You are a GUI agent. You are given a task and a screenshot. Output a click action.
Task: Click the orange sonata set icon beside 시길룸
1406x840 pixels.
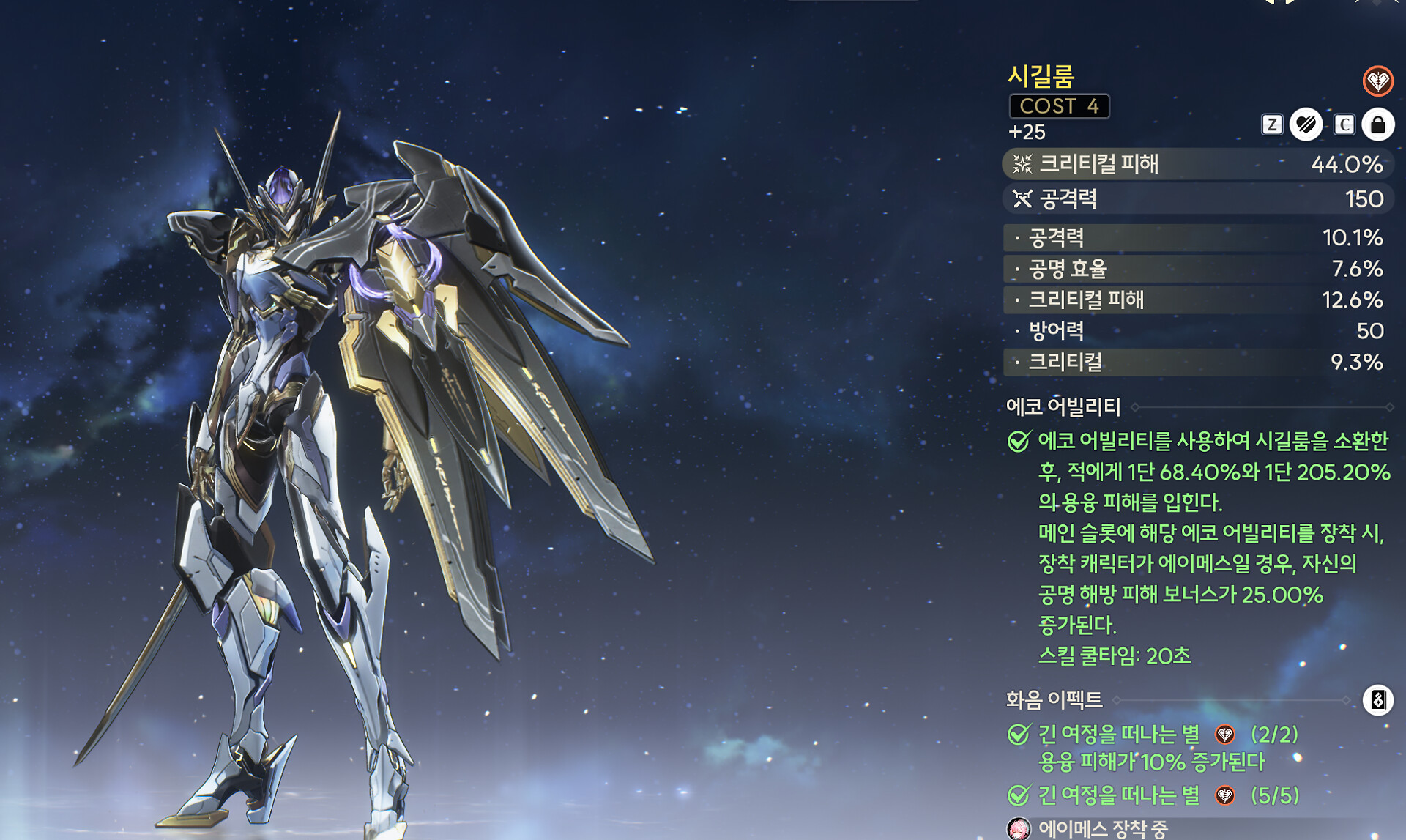[x=1377, y=81]
